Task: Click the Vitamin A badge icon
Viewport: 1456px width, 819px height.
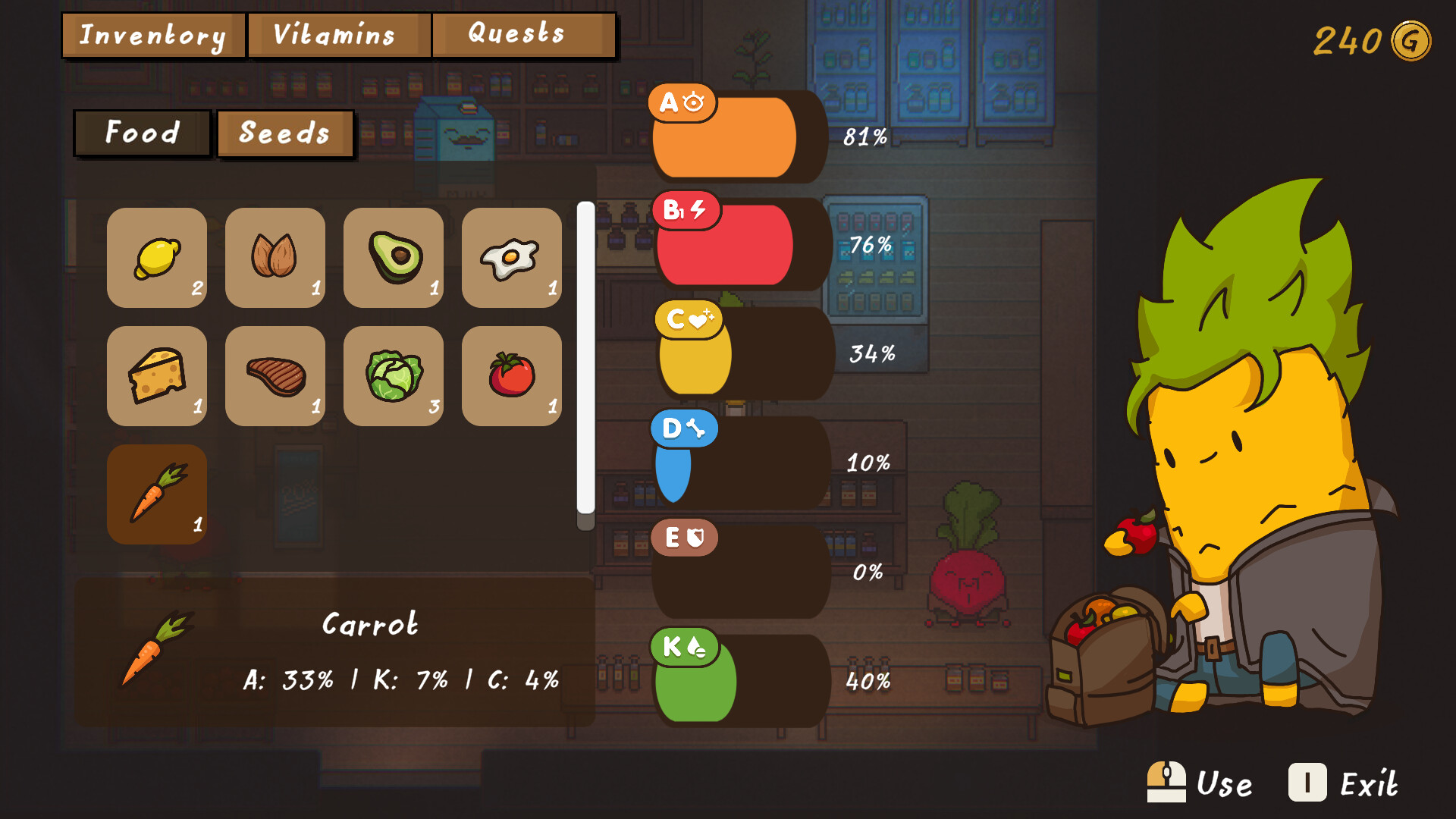Action: point(683,101)
